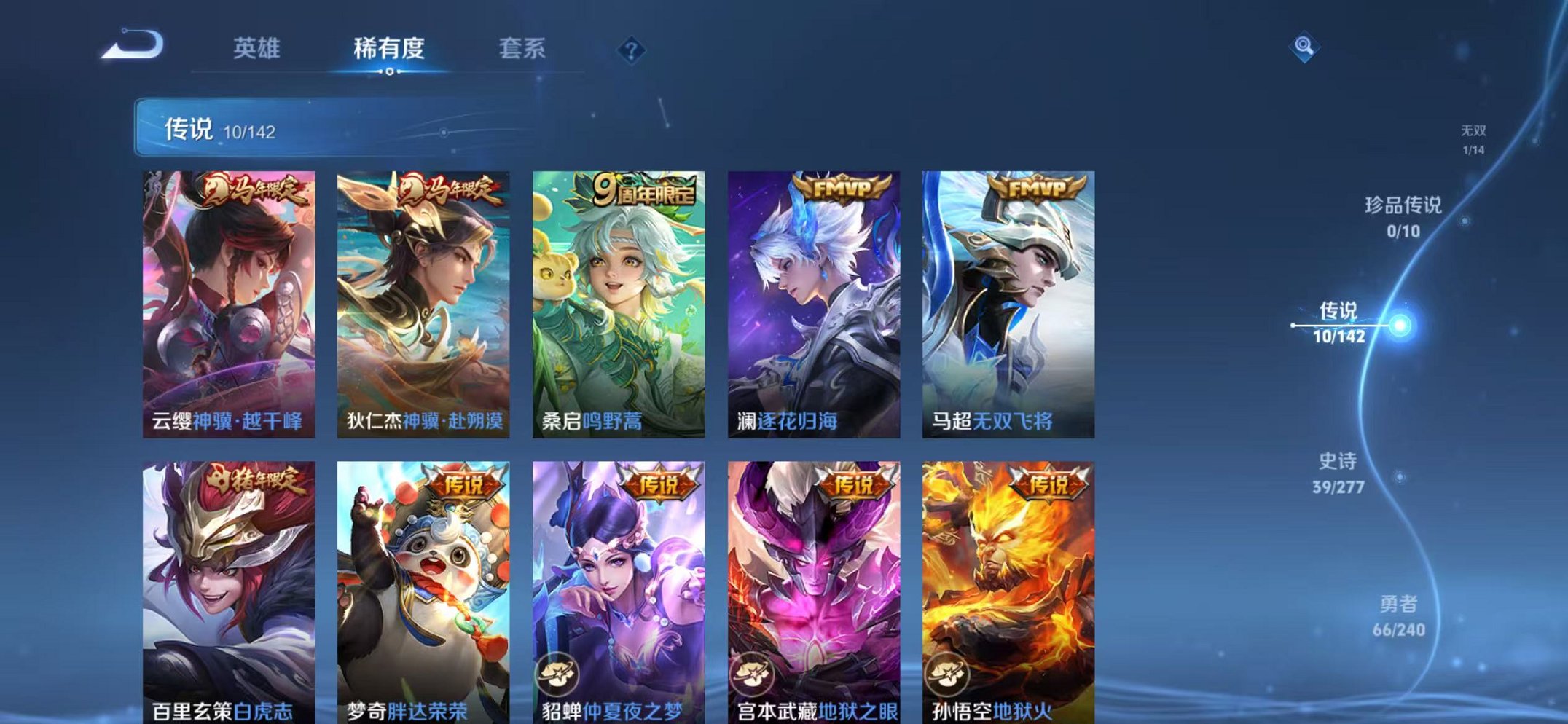Viewport: 1568px width, 724px height.
Task: Click the back arrow in top-left corner
Action: click(x=128, y=45)
